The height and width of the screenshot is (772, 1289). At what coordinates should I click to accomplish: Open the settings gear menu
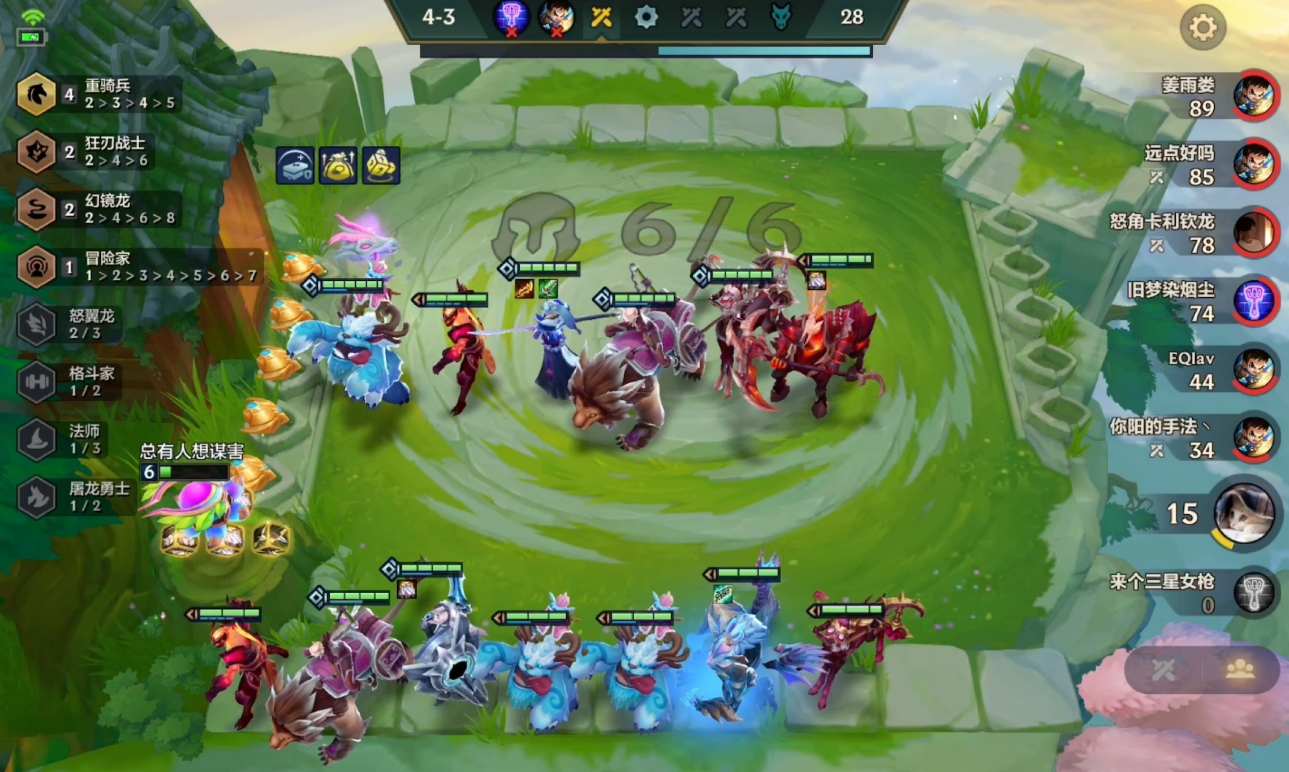coord(1202,28)
